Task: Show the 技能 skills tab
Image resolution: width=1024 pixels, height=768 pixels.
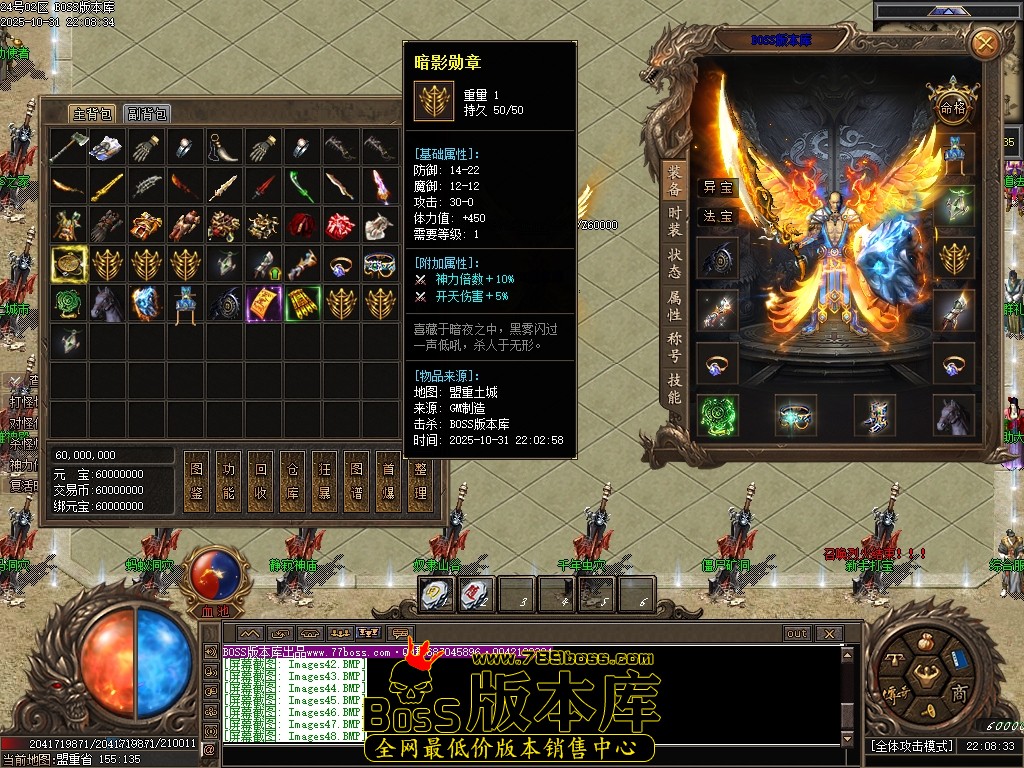Action: click(675, 388)
